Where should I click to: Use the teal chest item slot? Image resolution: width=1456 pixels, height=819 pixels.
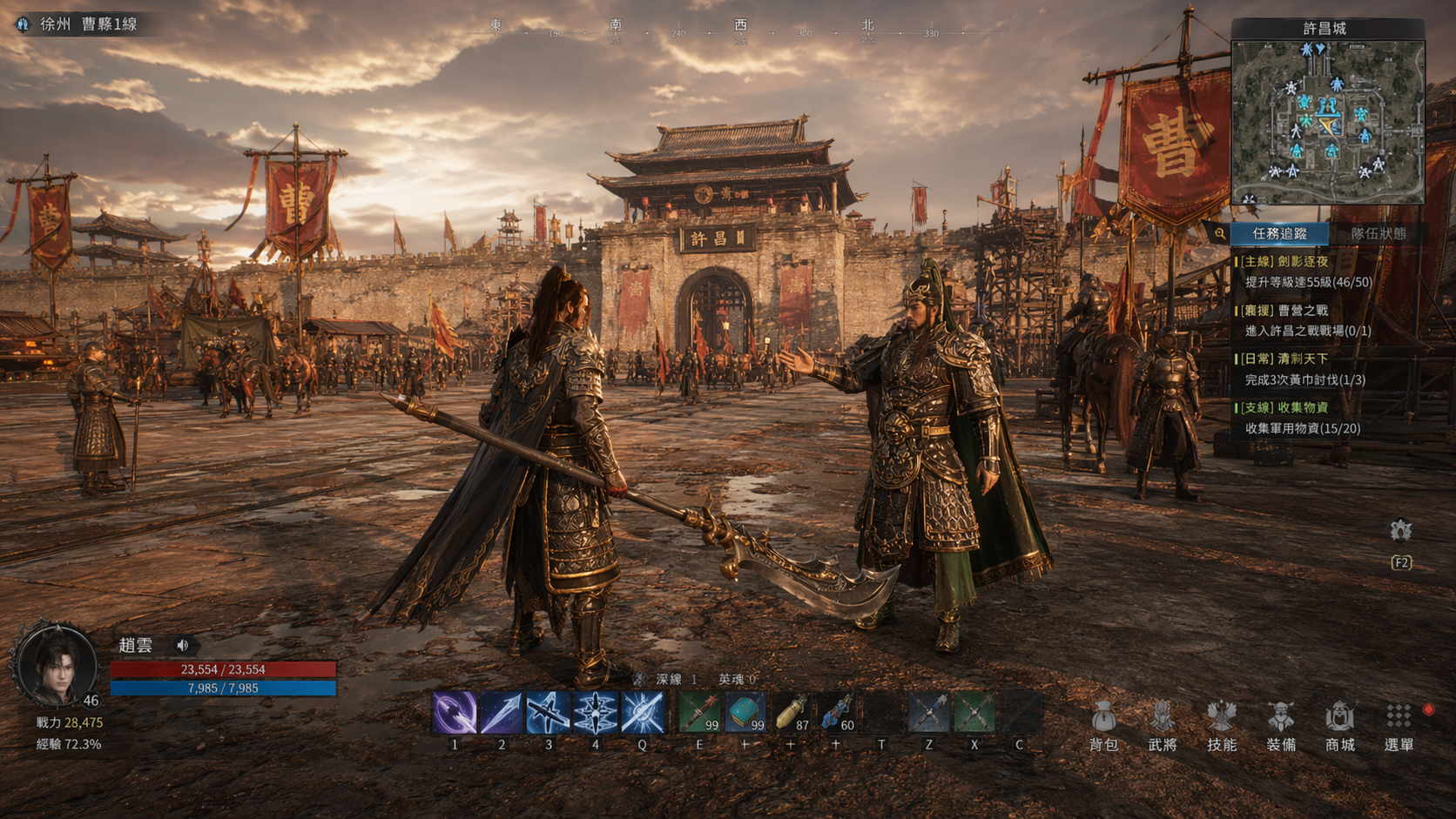coord(745,713)
